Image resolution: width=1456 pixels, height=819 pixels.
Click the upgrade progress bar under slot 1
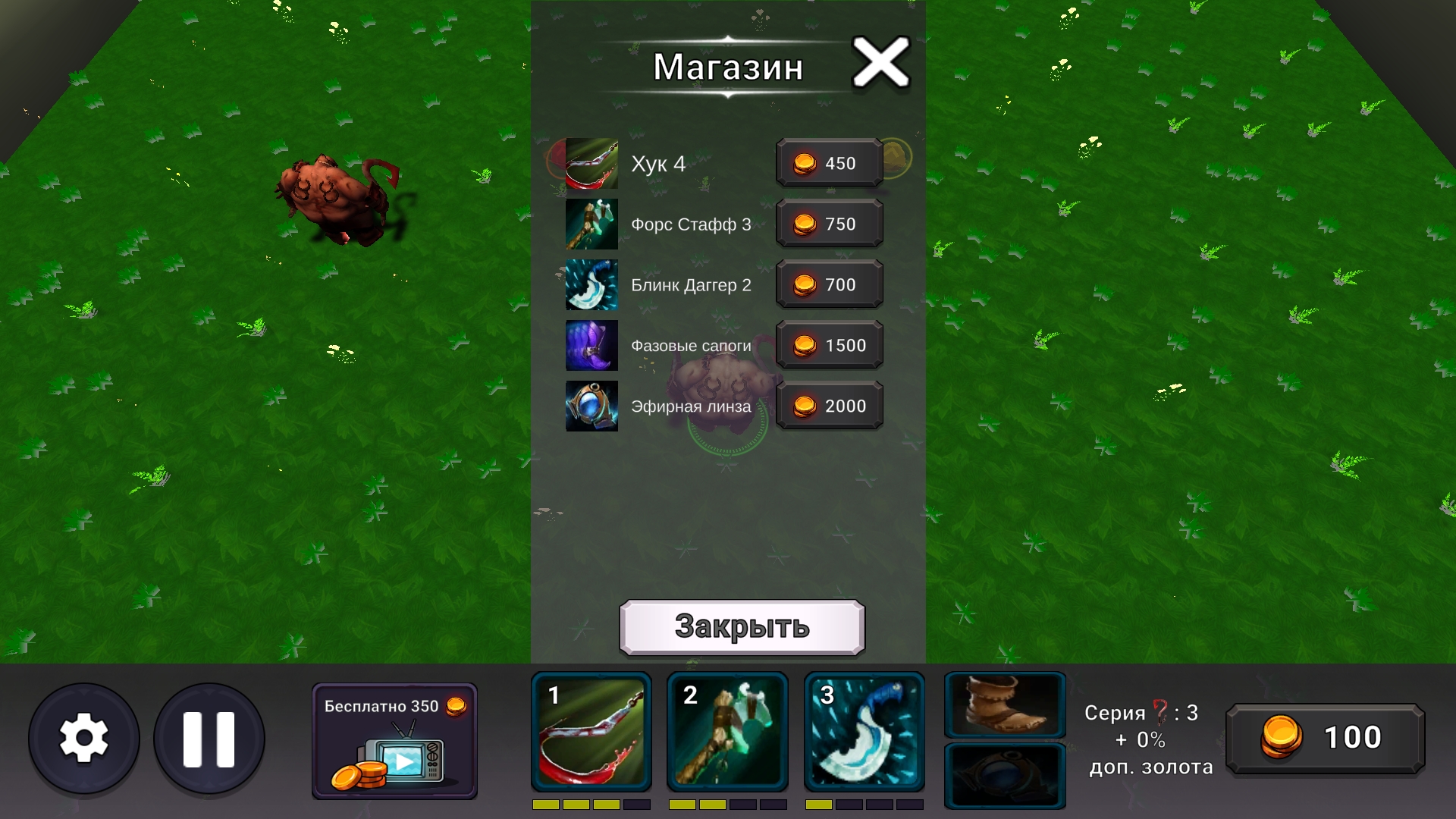click(x=591, y=806)
